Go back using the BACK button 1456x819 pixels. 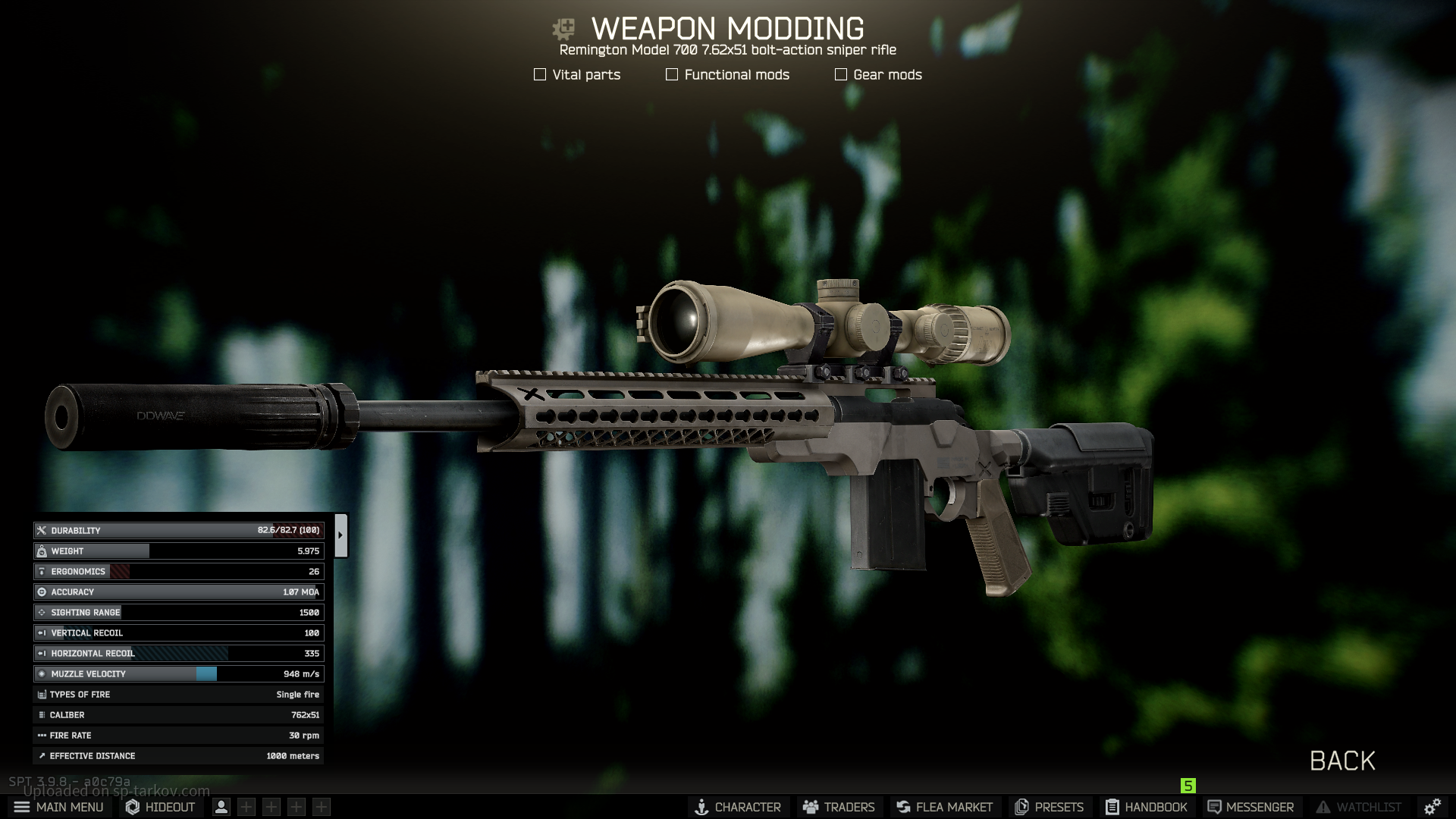[x=1342, y=761]
